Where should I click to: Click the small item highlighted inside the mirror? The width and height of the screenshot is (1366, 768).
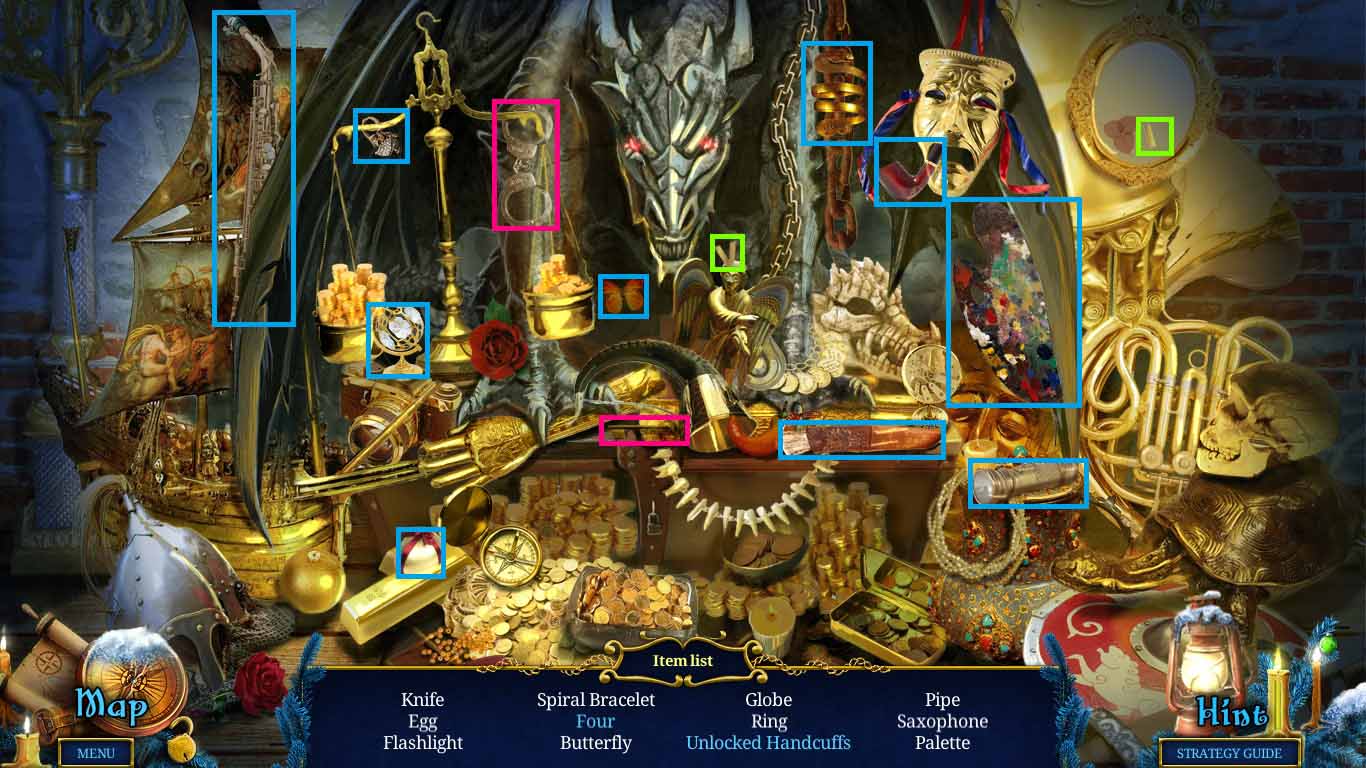(1152, 136)
